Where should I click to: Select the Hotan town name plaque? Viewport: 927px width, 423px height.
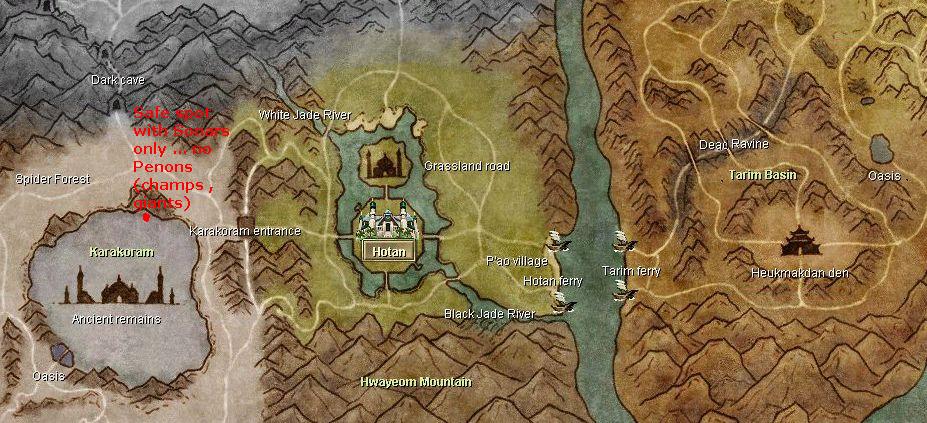pyautogui.click(x=388, y=252)
